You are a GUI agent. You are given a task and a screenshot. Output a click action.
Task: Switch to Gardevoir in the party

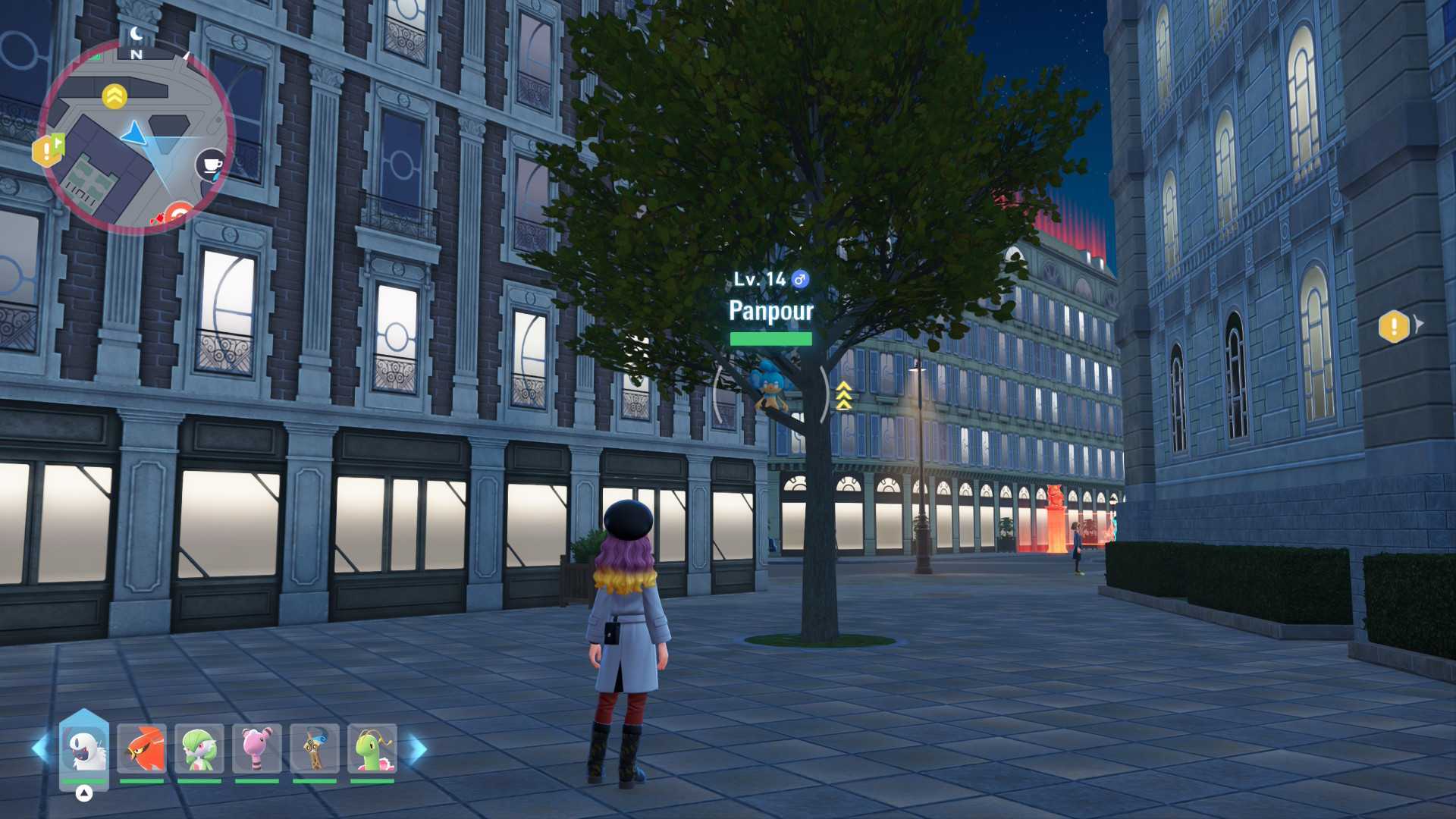click(x=199, y=748)
